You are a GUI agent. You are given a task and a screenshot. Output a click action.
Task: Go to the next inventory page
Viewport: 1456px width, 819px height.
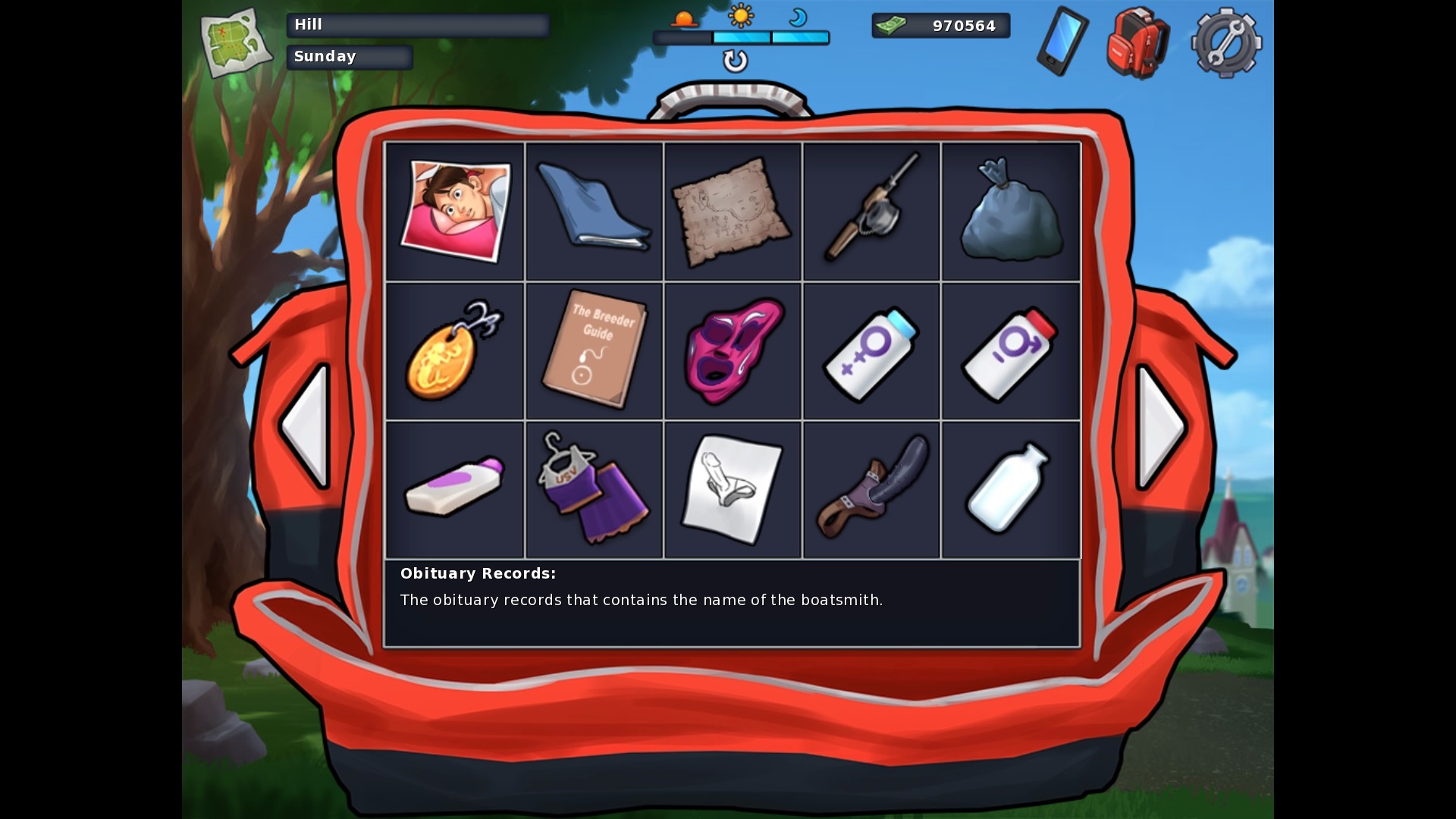click(x=1160, y=426)
